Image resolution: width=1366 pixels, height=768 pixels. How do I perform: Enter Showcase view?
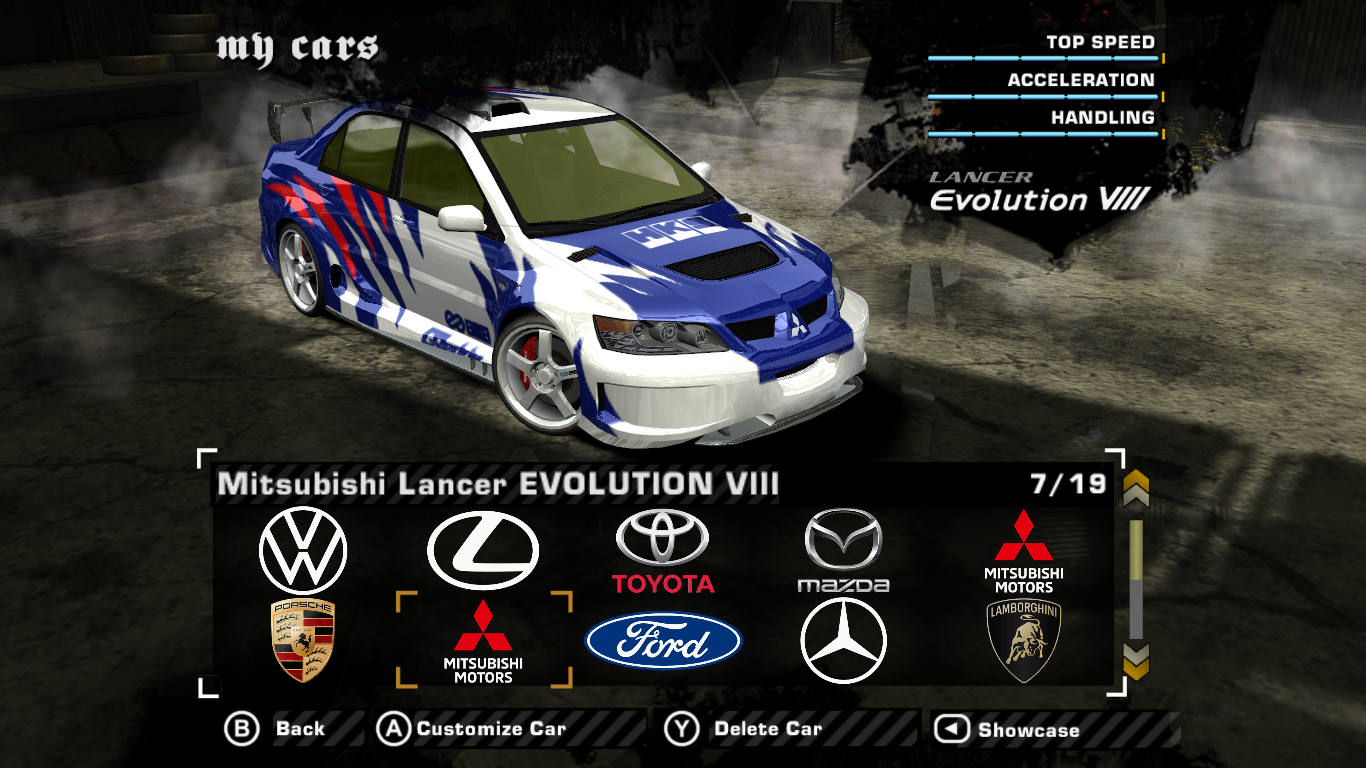pos(1010,730)
